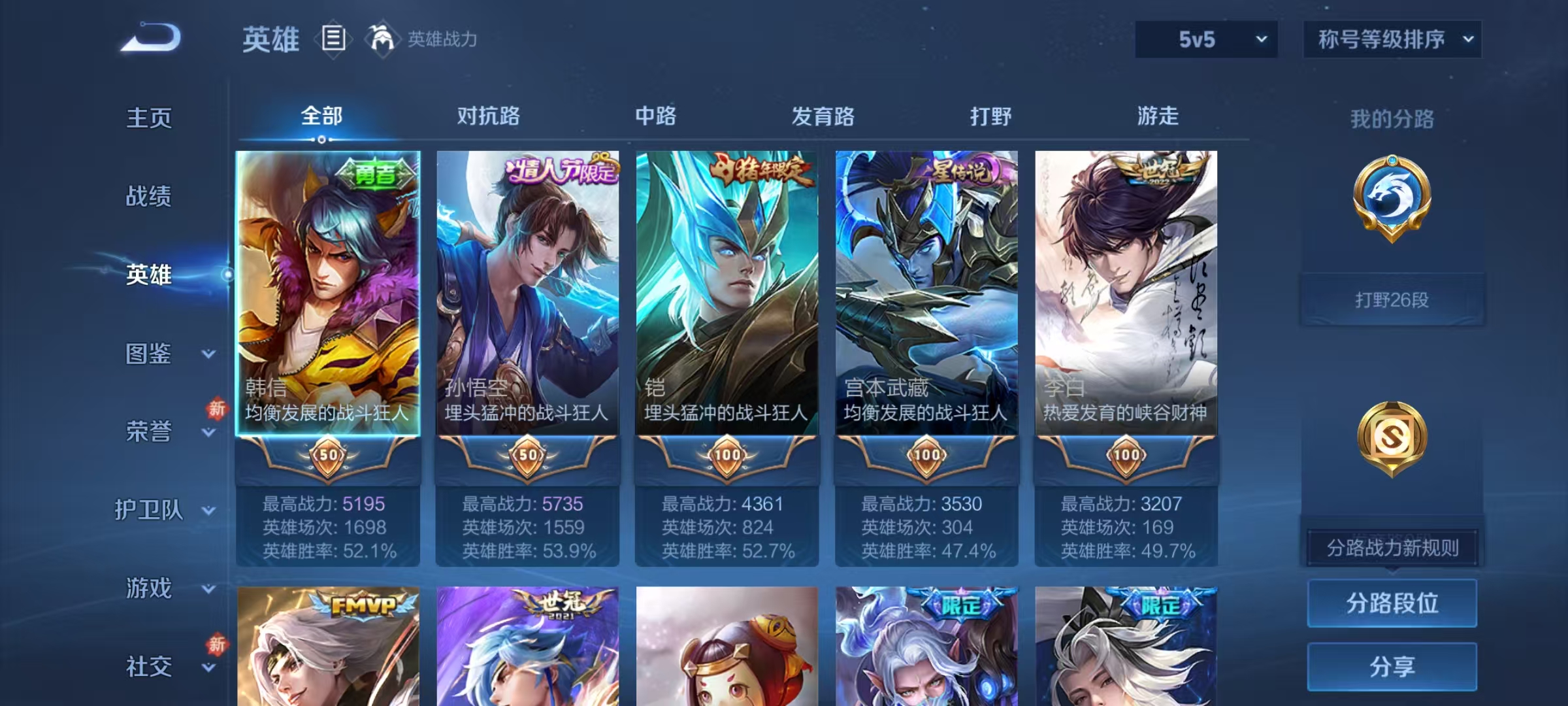Open the hero list icon beside 英雄 title

pyautogui.click(x=334, y=39)
